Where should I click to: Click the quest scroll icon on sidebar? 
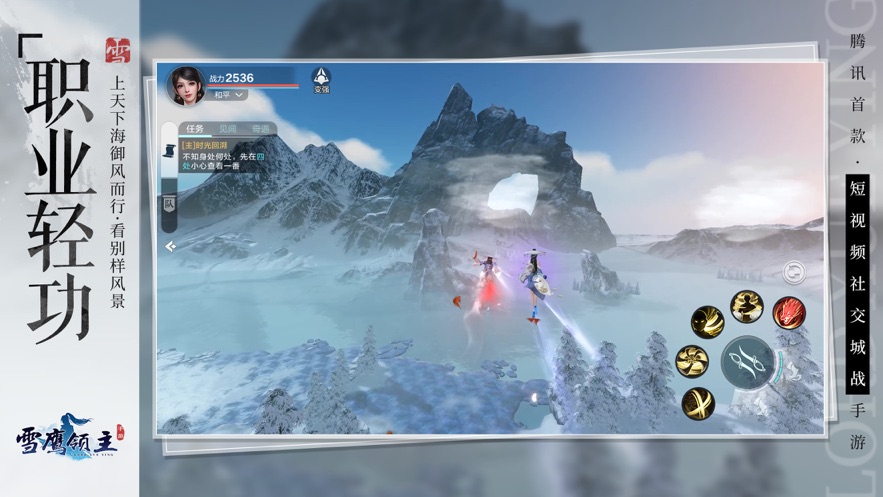[x=169, y=151]
